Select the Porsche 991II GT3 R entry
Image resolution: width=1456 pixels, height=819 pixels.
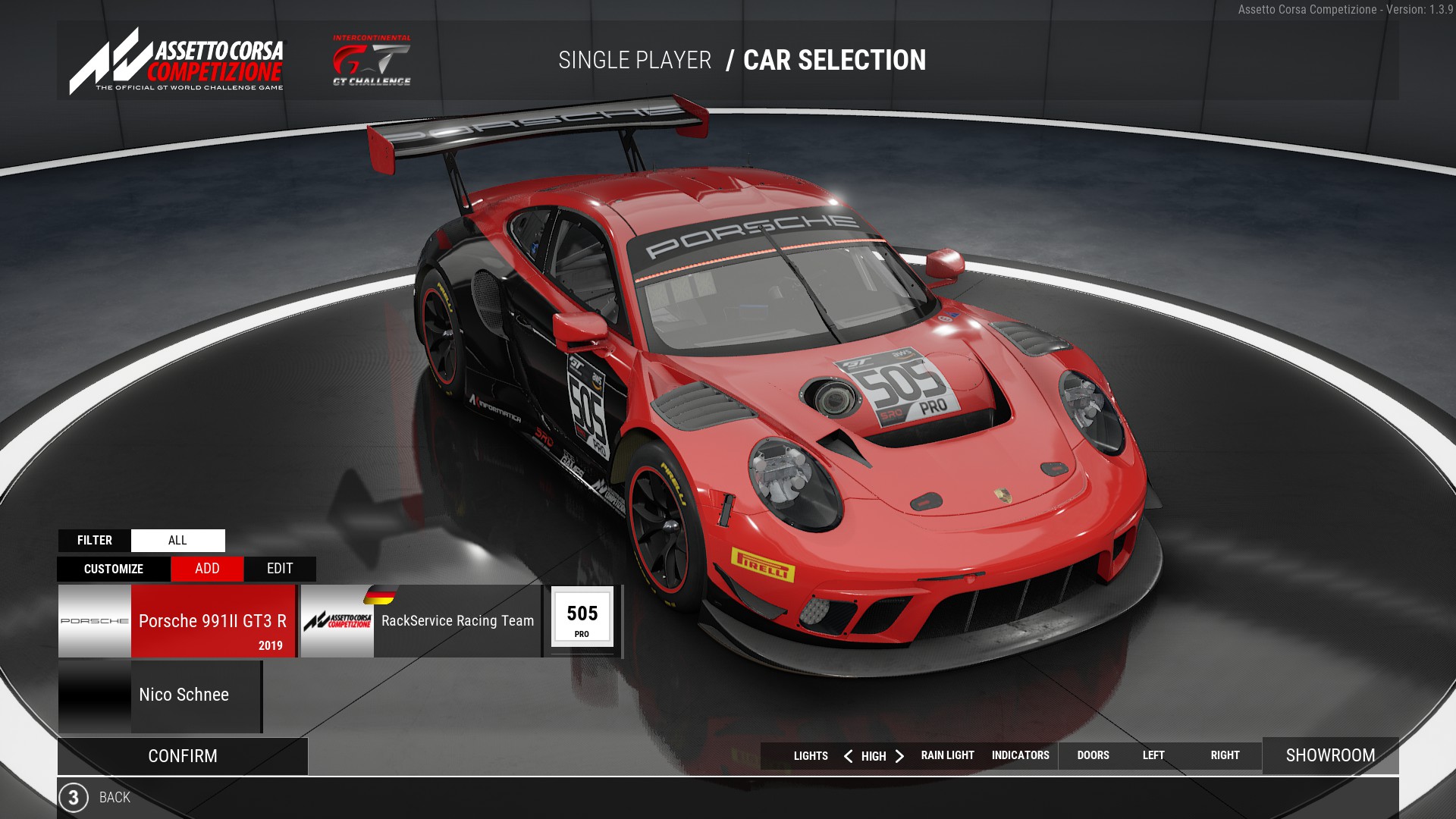pos(177,621)
